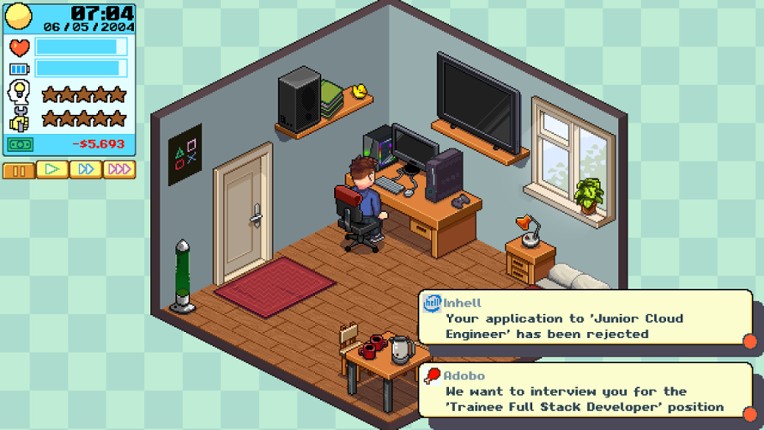Click the lightbulb head knowledge icon

tap(19, 94)
